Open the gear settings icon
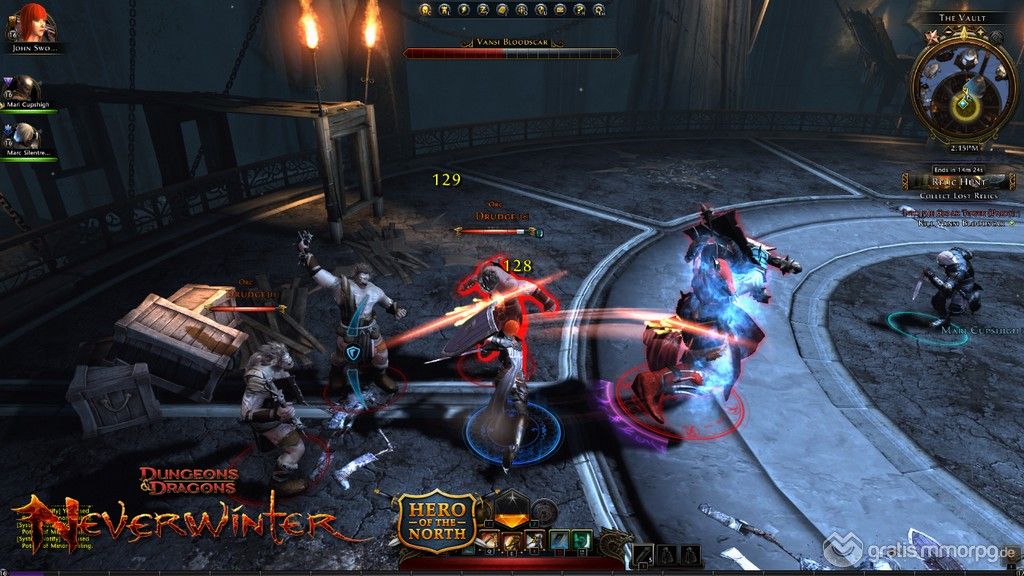The image size is (1024, 576). click(x=600, y=9)
